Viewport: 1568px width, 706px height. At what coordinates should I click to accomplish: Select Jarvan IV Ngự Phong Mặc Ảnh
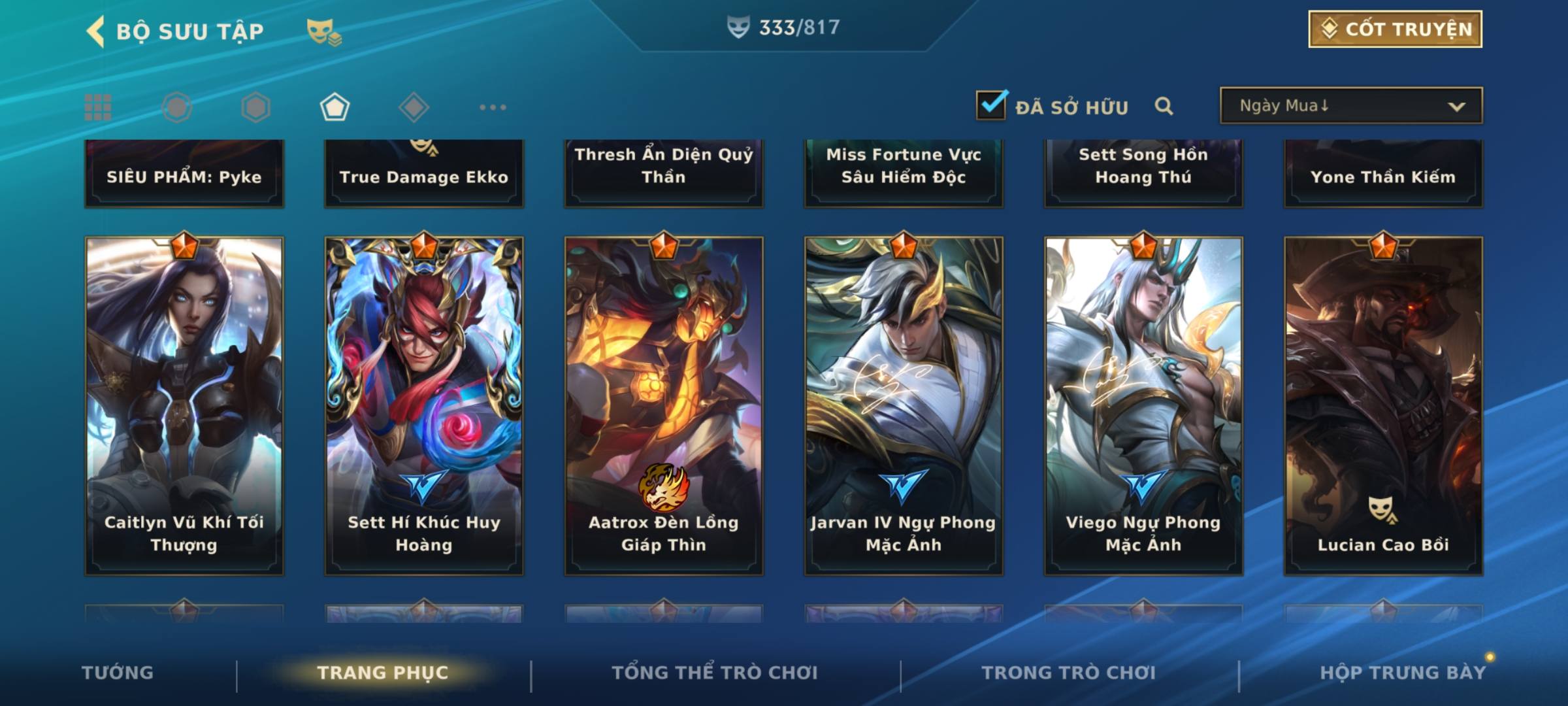[x=904, y=405]
